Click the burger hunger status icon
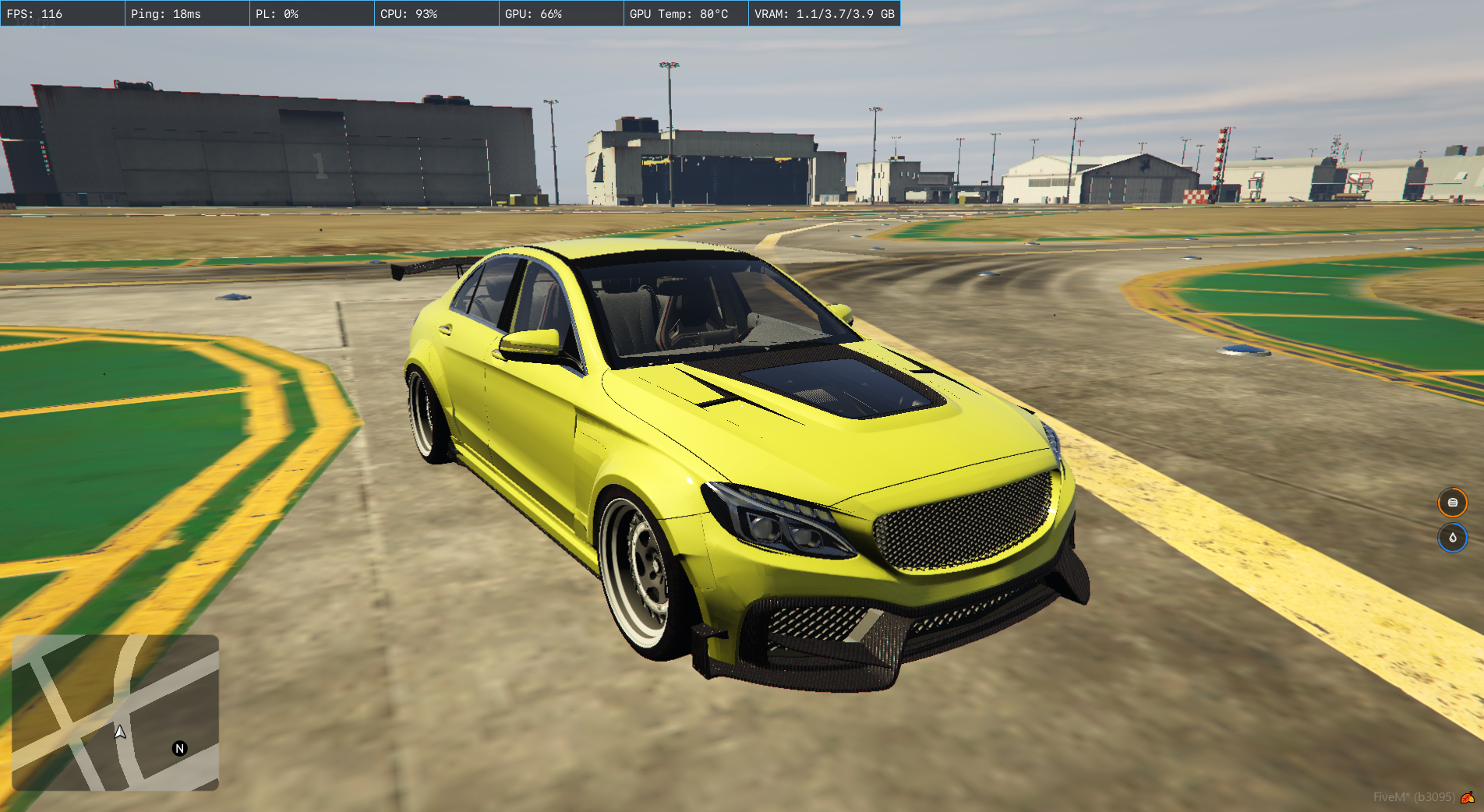 [x=1452, y=503]
